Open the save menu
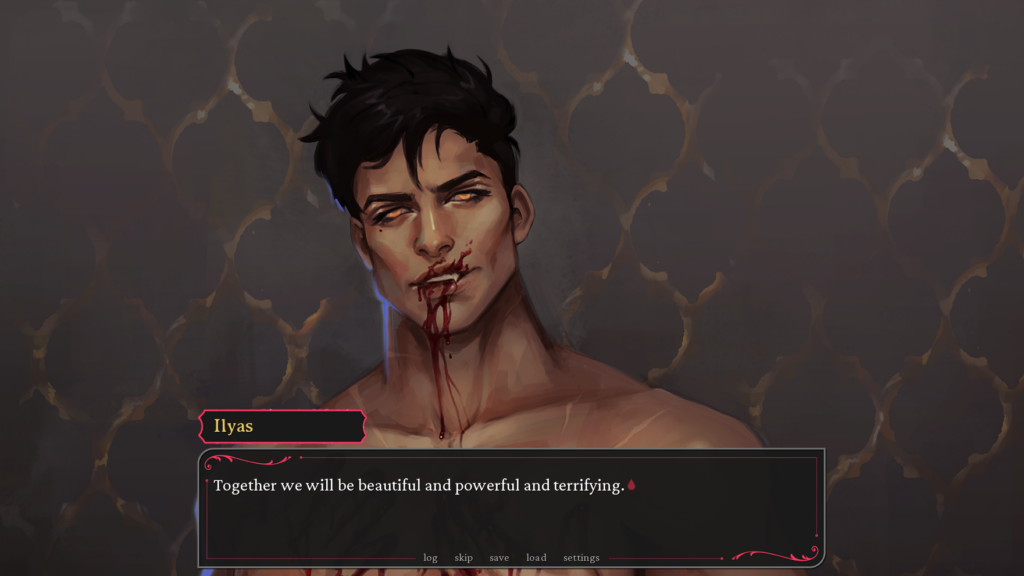Image resolution: width=1024 pixels, height=576 pixels. [x=499, y=558]
